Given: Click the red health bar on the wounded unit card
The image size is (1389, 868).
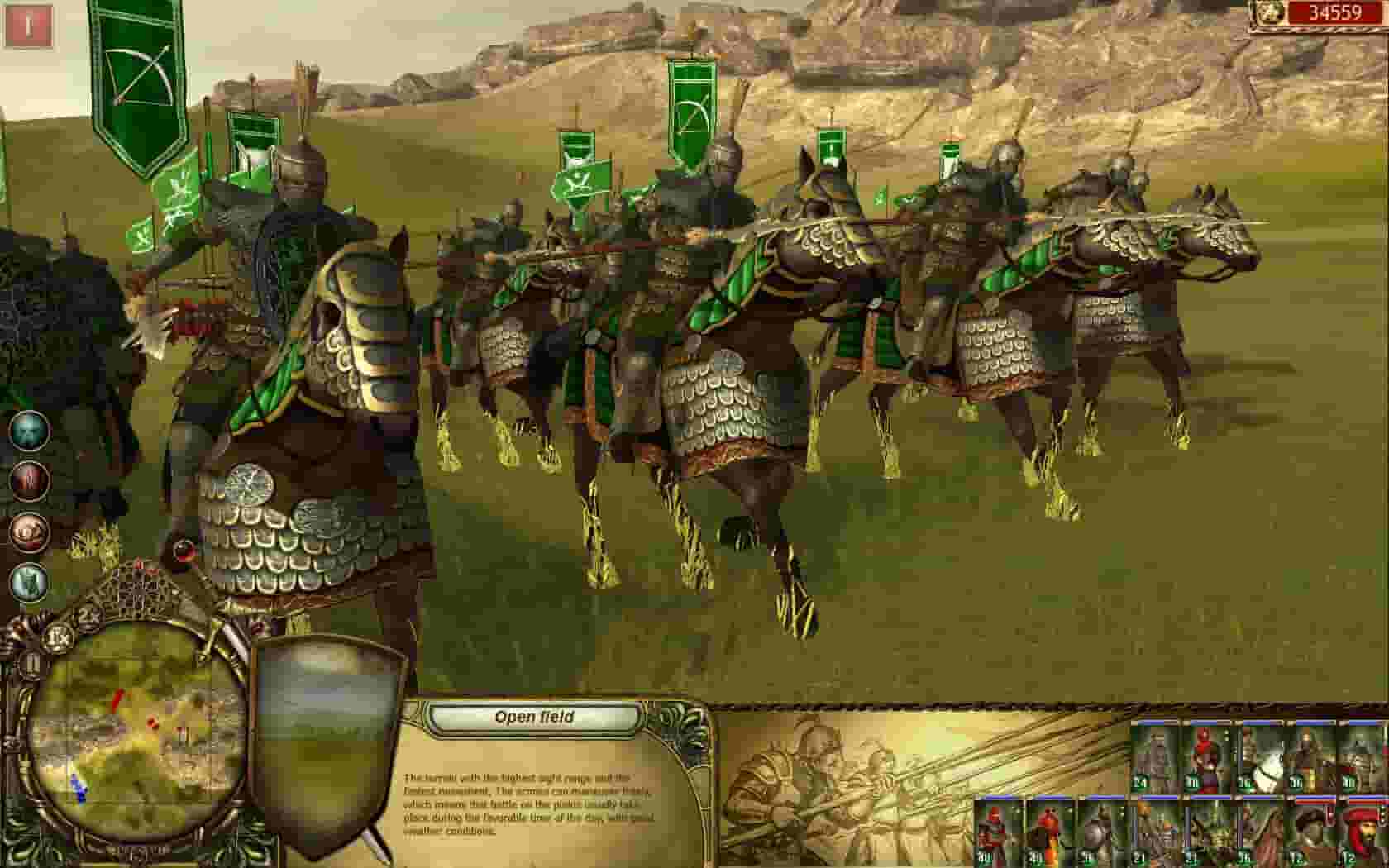Looking at the screenshot, I should coord(1316,801).
